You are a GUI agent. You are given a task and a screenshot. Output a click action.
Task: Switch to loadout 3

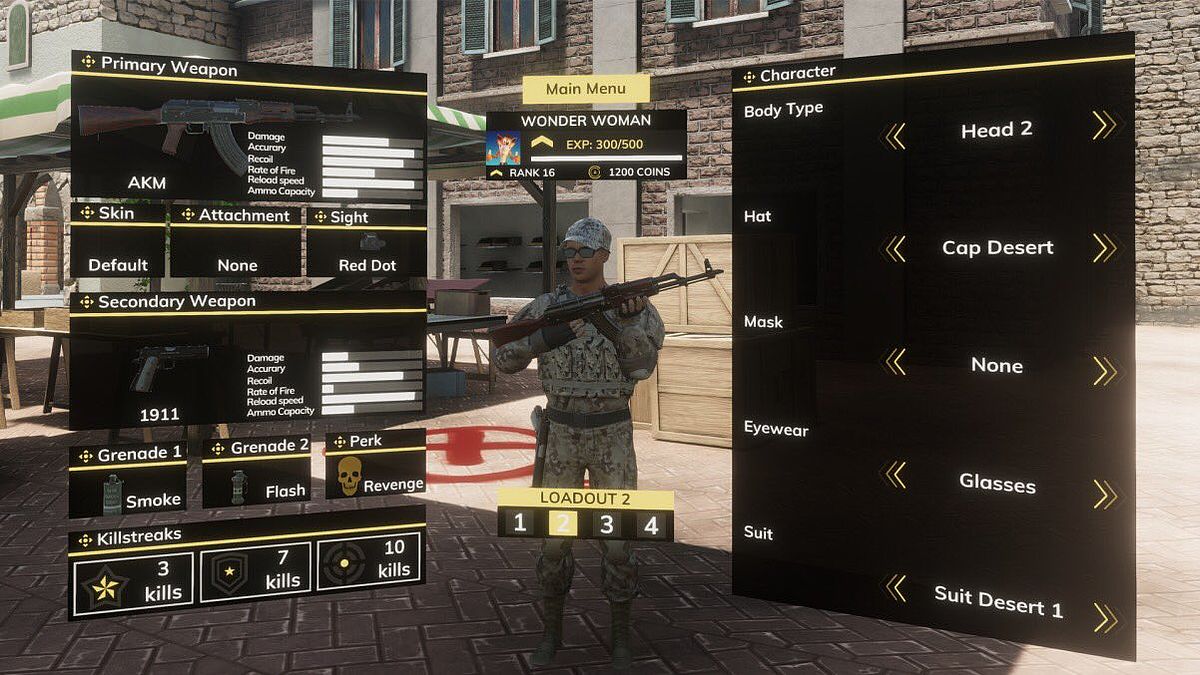pos(606,524)
